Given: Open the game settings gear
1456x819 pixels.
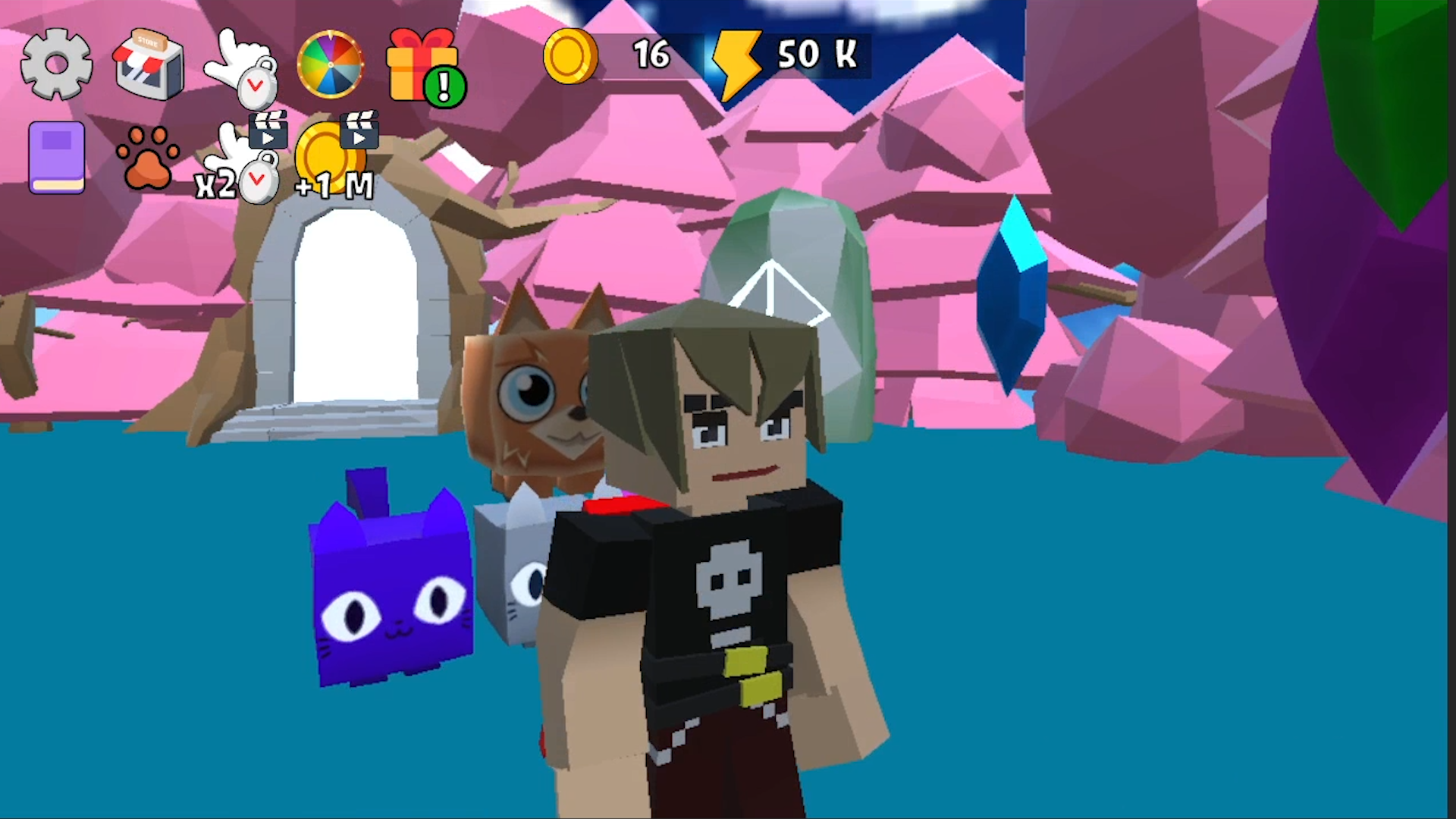Looking at the screenshot, I should click(57, 66).
